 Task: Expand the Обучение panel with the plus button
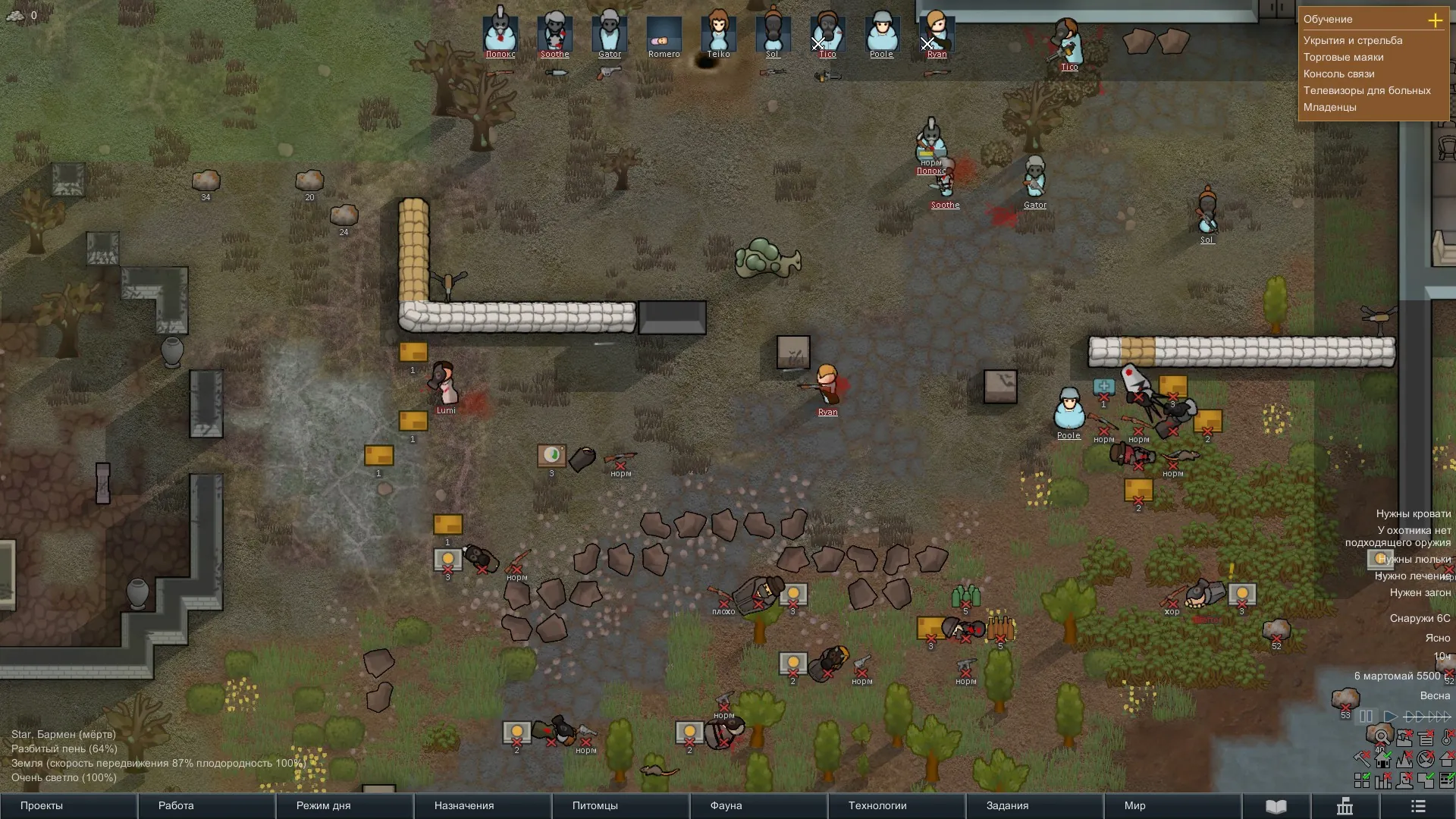tap(1435, 20)
